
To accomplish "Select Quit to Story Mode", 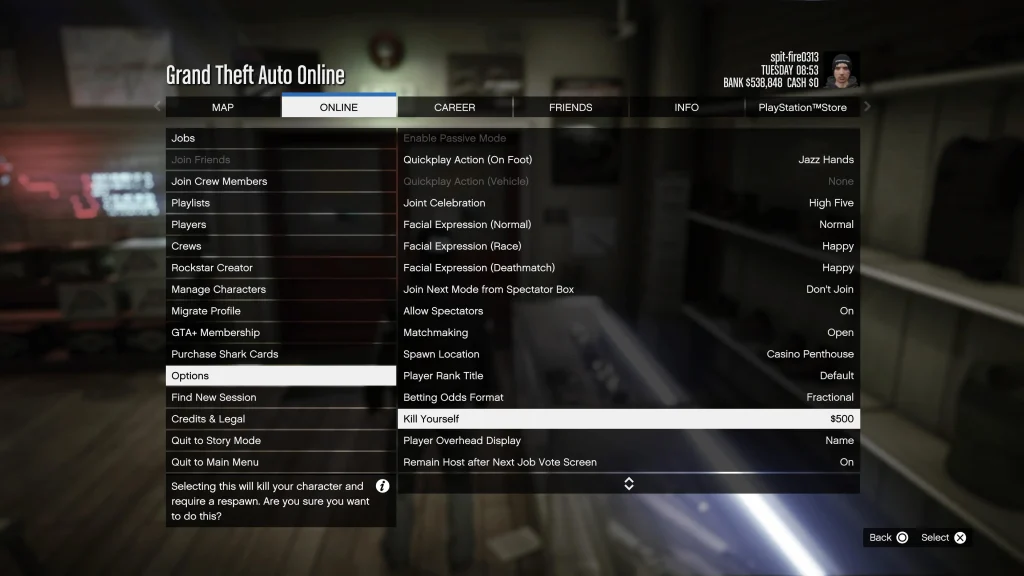I will [280, 440].
